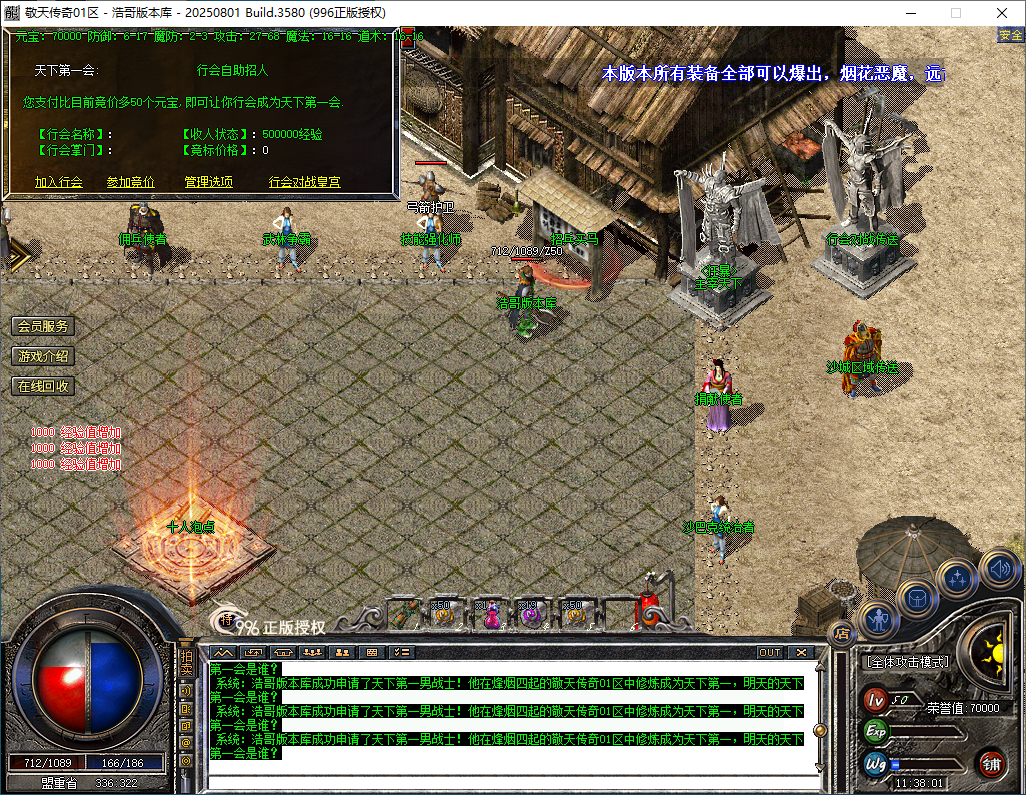Screen dimensions: 1026x795
Task: Select the 参加竞价 option
Action: pos(130,182)
